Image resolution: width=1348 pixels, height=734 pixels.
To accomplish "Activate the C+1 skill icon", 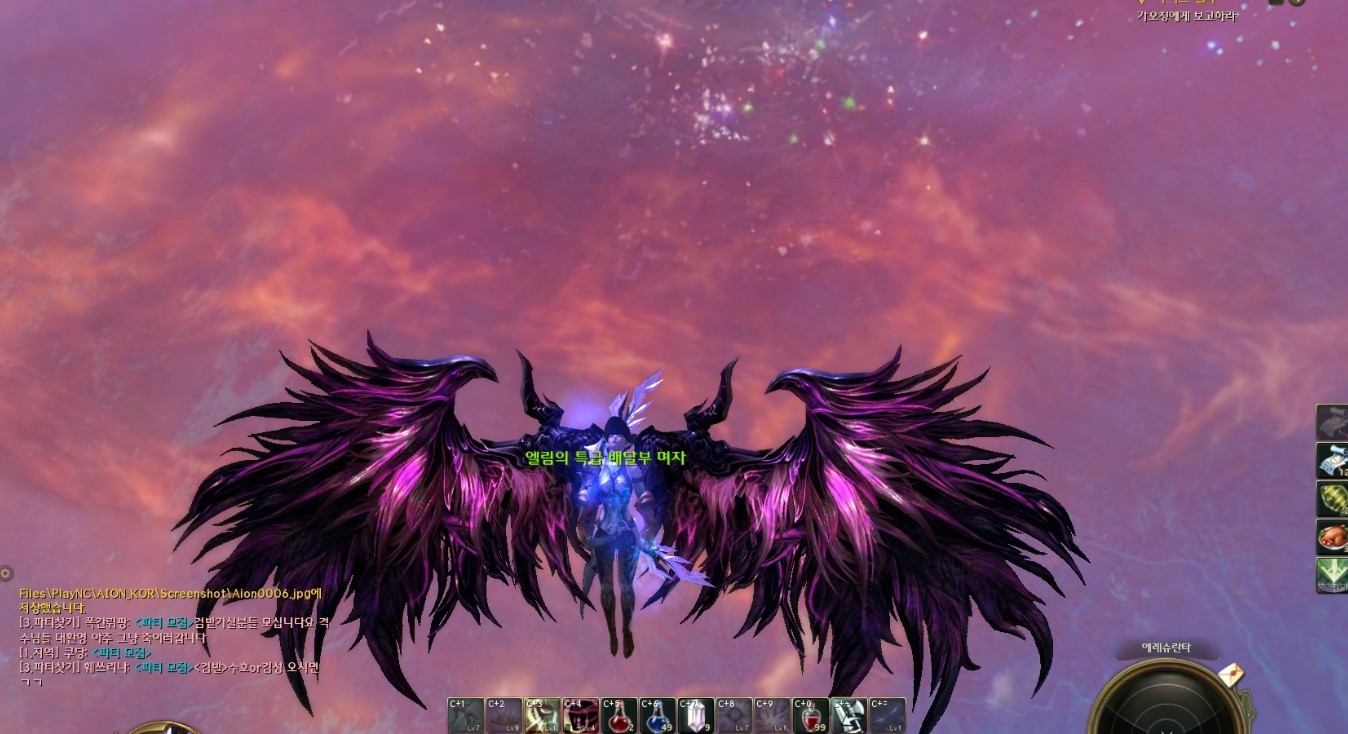I will [x=465, y=715].
